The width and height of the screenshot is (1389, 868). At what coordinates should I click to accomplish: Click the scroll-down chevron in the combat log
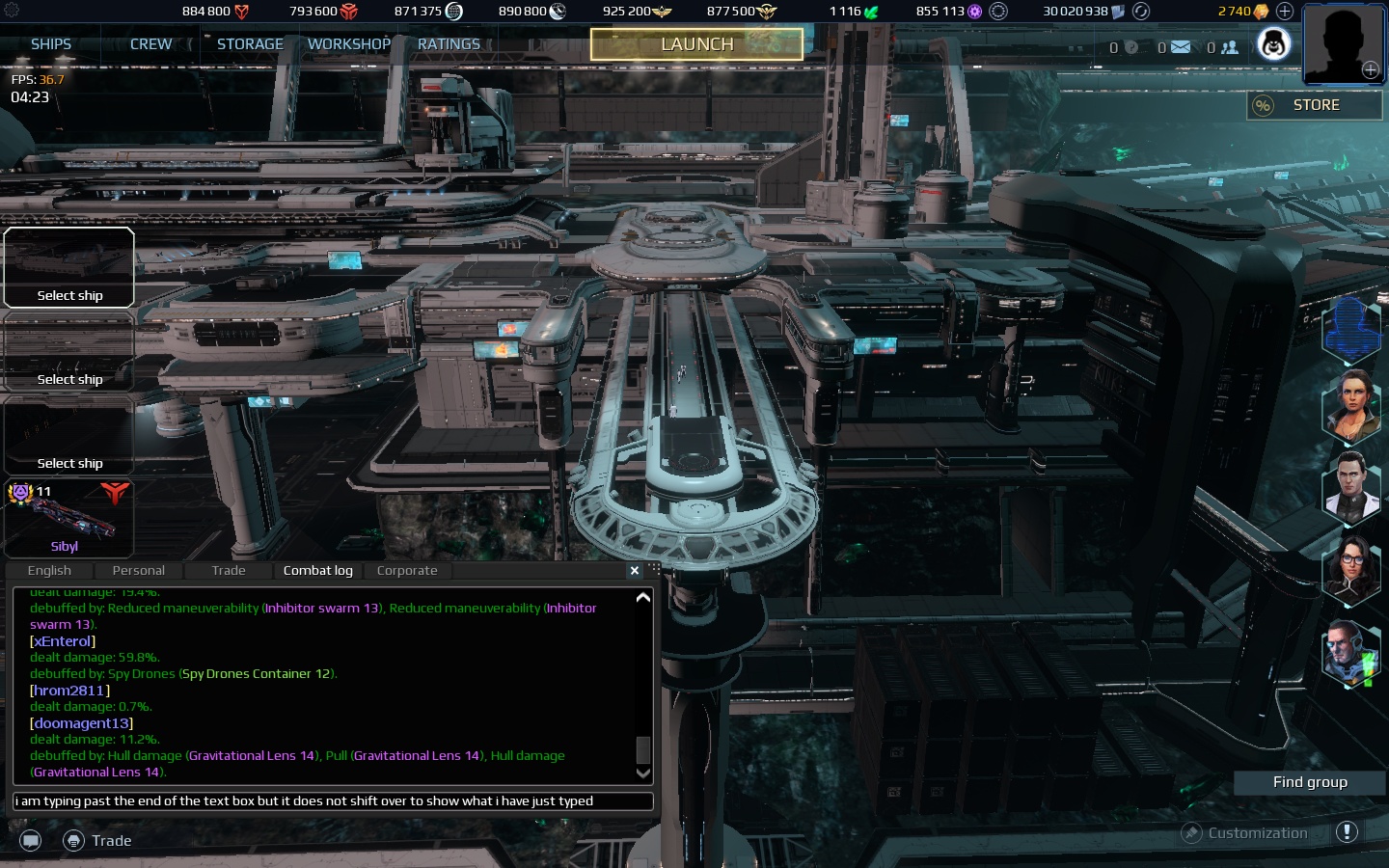click(x=642, y=773)
